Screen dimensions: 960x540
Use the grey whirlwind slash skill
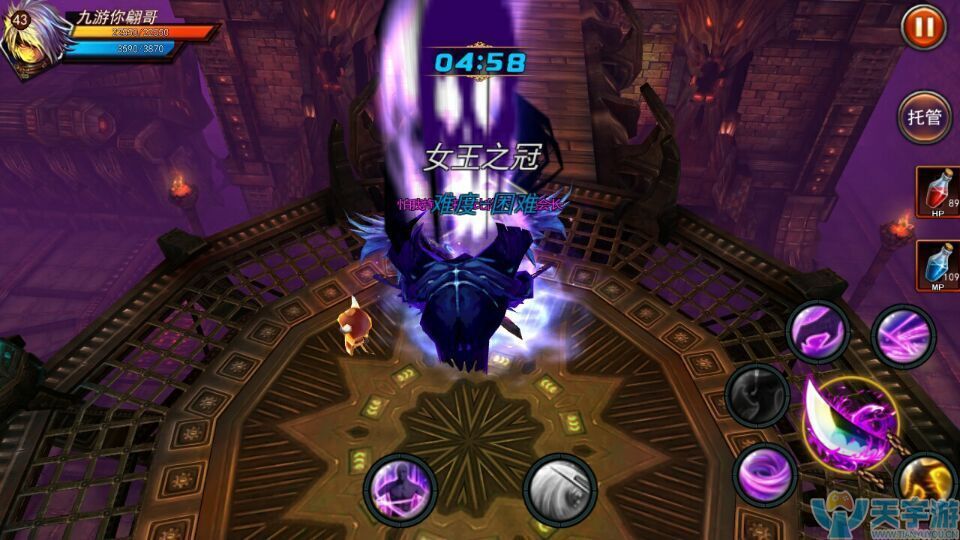click(x=559, y=489)
